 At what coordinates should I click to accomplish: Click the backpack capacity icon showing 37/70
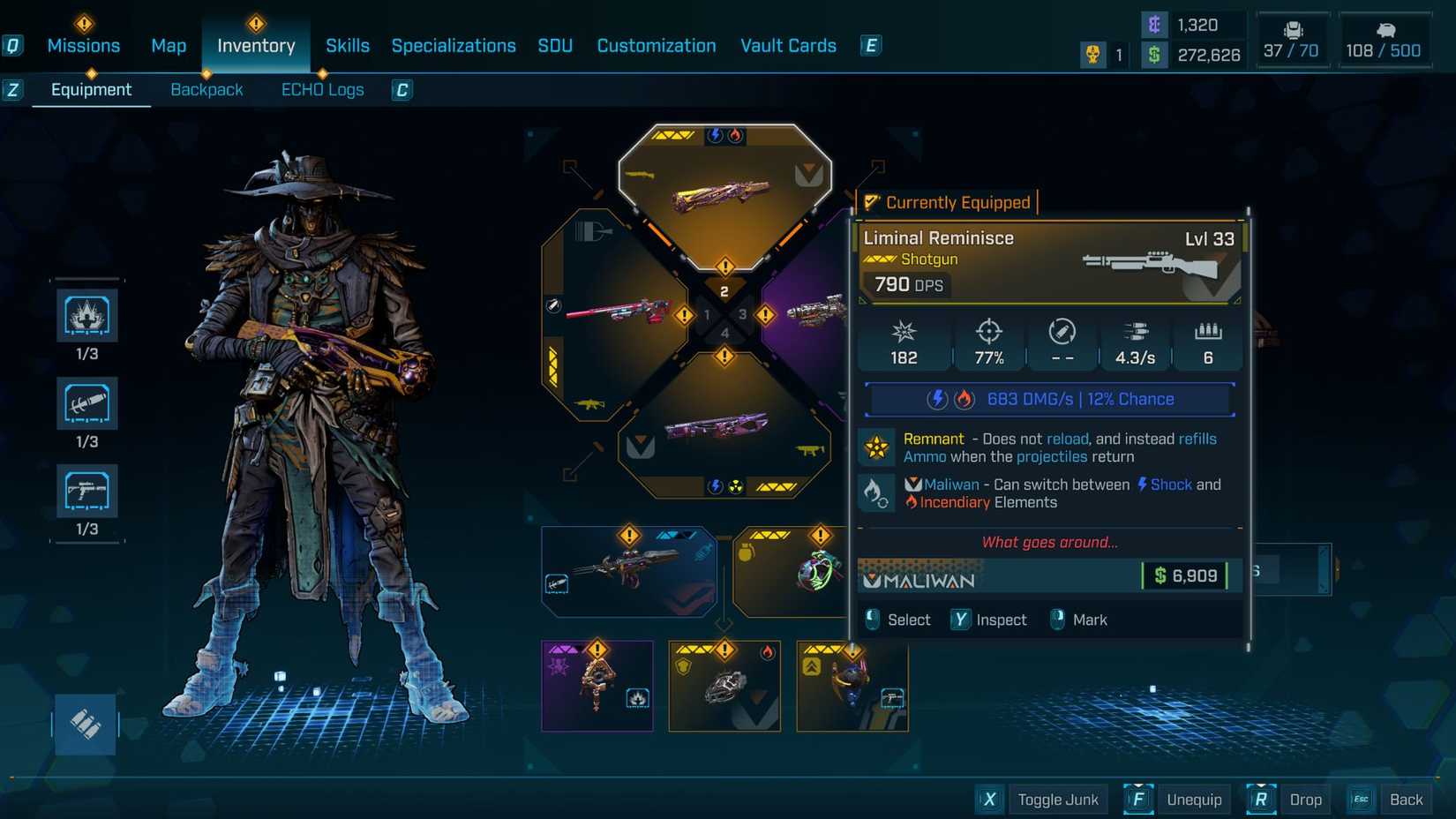coord(1292,34)
